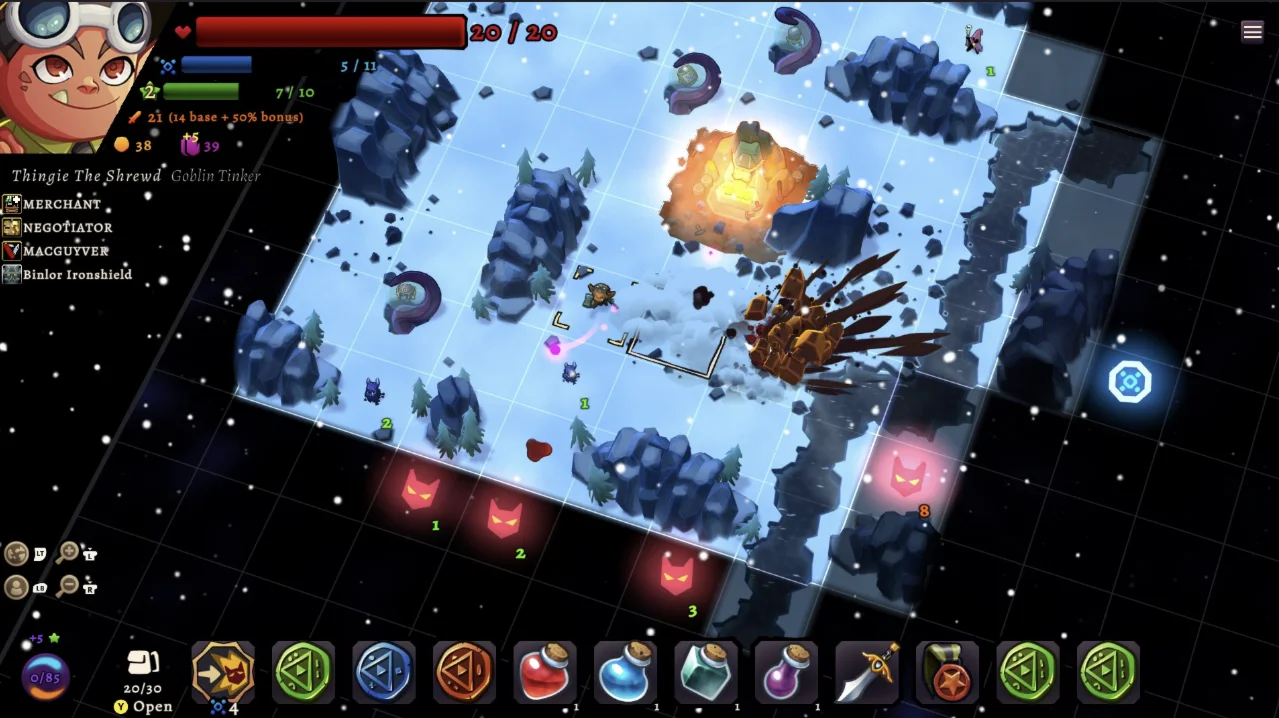Use the purple potion
1279x718 pixels.
pos(786,672)
